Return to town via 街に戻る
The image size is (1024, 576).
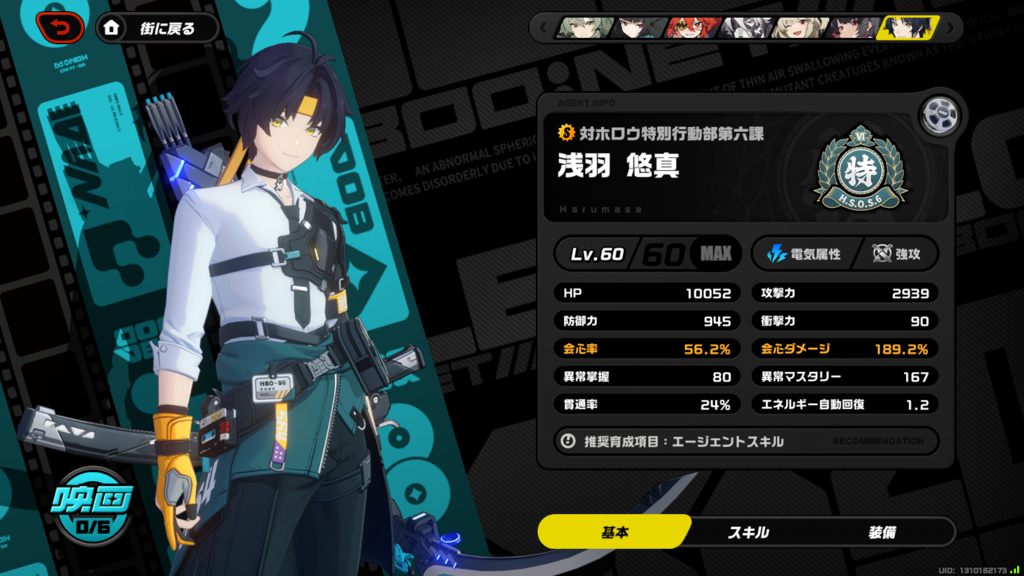pyautogui.click(x=158, y=28)
